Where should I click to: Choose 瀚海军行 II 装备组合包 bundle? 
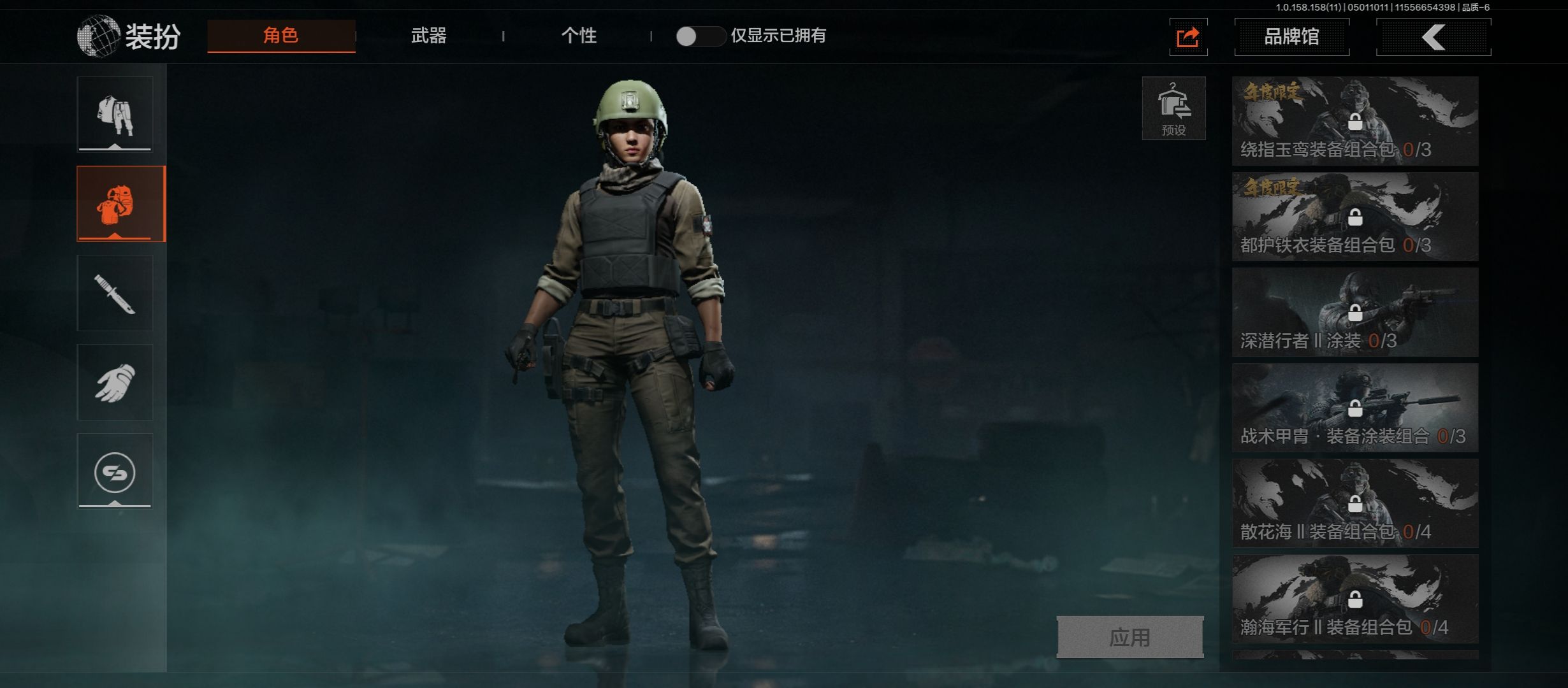pyautogui.click(x=1355, y=599)
